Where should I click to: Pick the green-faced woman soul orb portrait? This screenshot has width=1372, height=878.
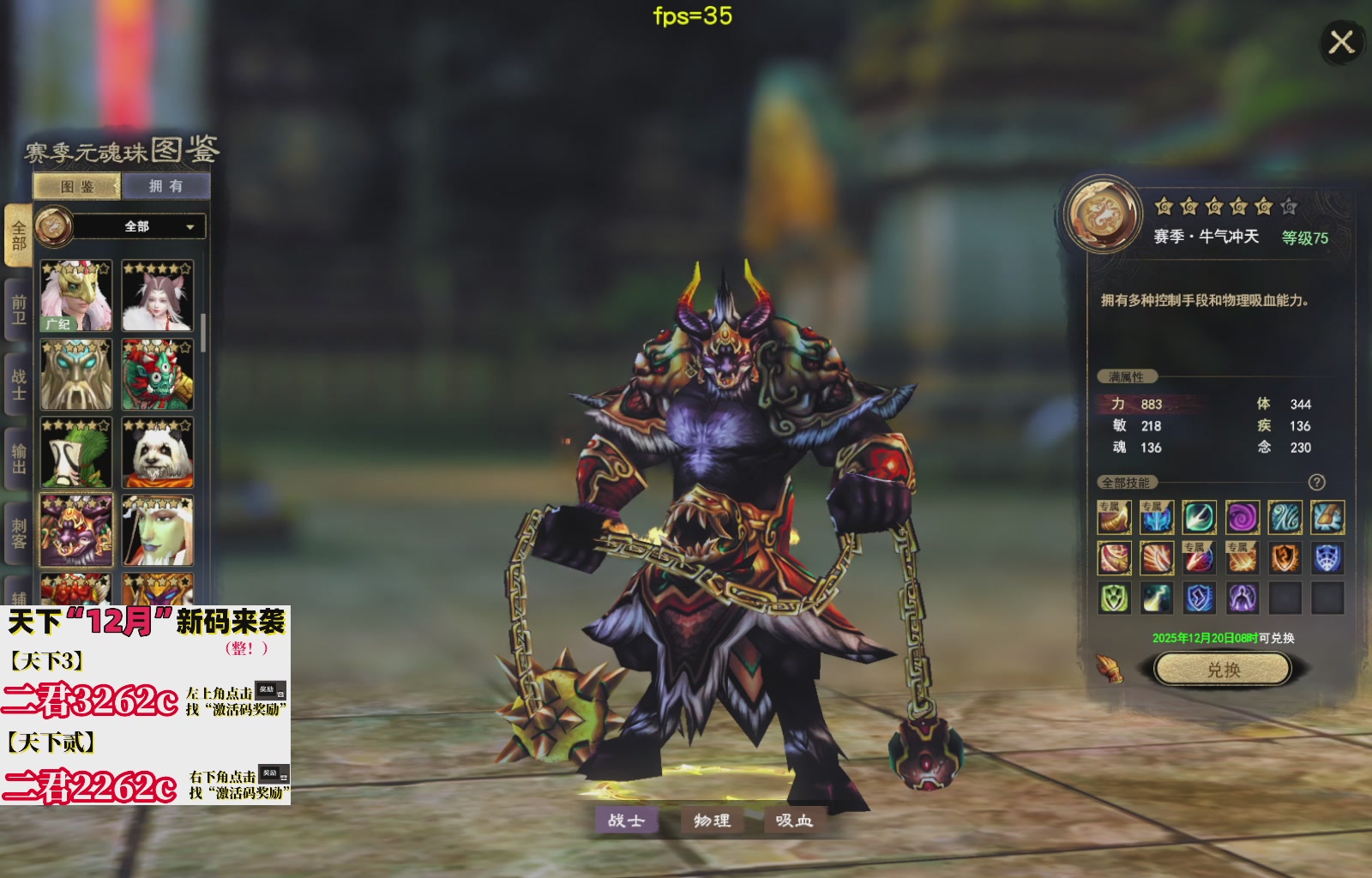(158, 531)
